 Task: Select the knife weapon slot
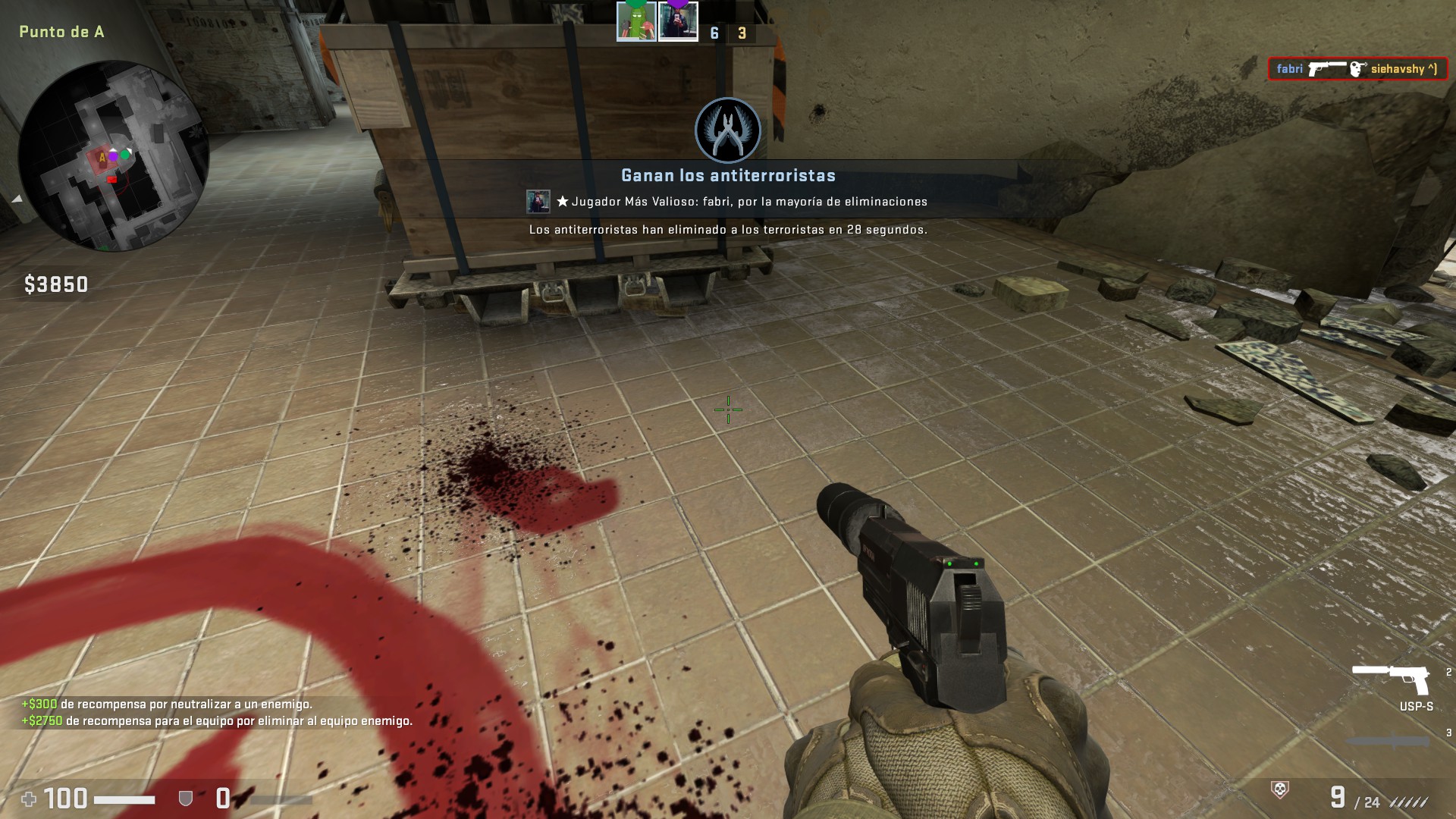click(1388, 741)
